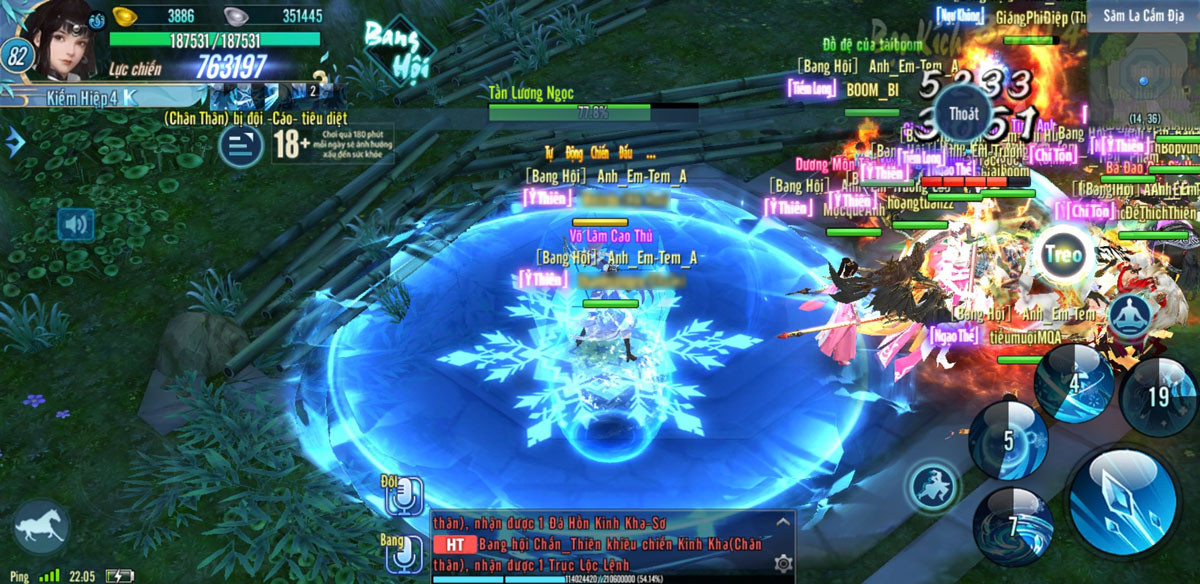This screenshot has width=1200, height=584.
Task: Open chat settings gear icon
Action: pyautogui.click(x=783, y=564)
